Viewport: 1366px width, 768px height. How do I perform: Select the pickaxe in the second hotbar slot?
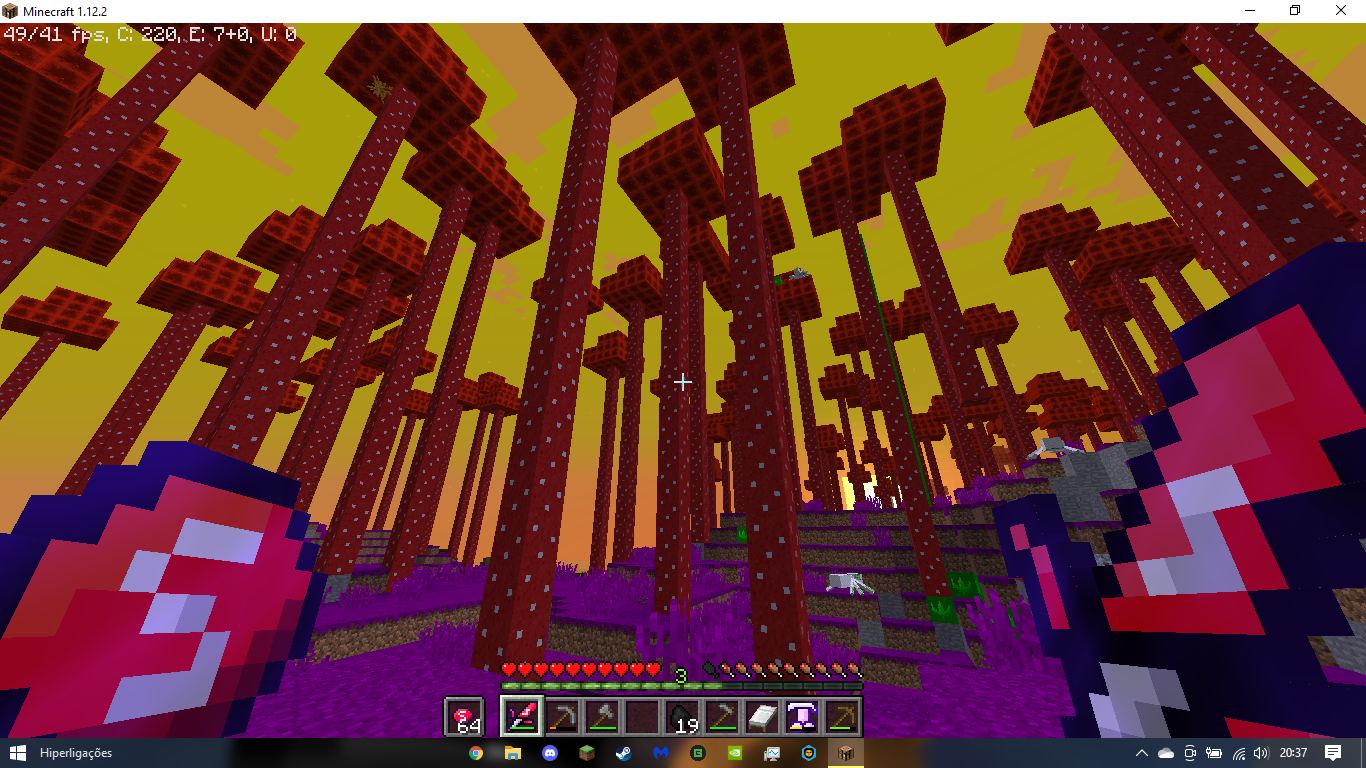(565, 716)
